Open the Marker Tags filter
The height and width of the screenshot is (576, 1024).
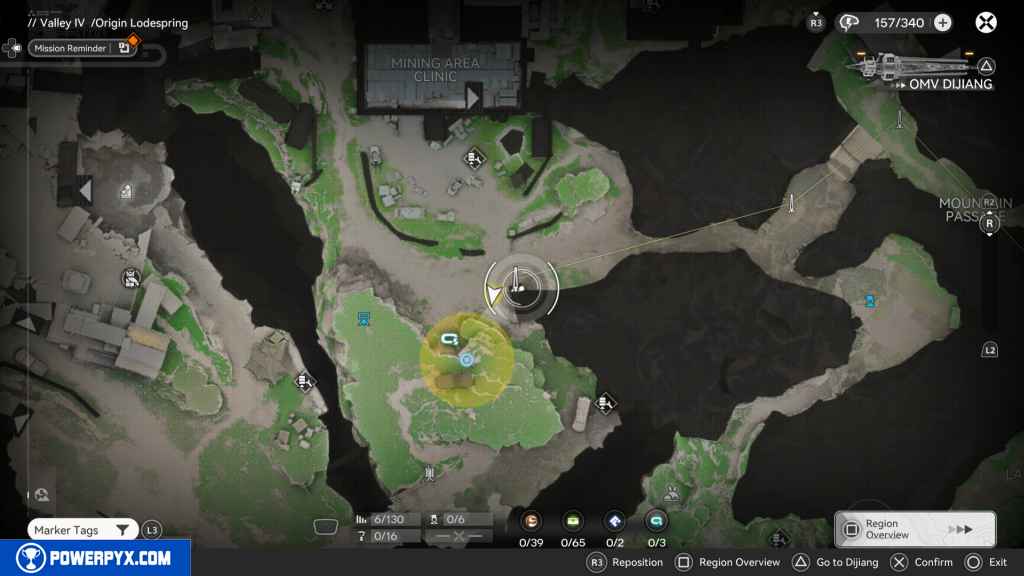pos(82,530)
